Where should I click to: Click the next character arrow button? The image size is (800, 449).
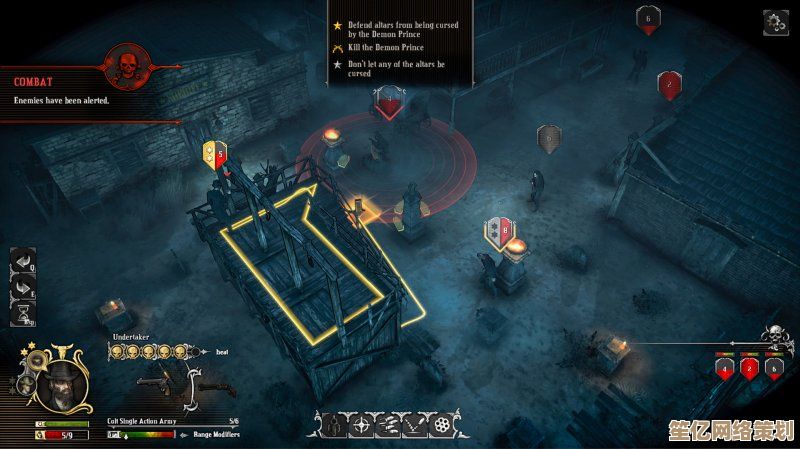click(x=22, y=289)
